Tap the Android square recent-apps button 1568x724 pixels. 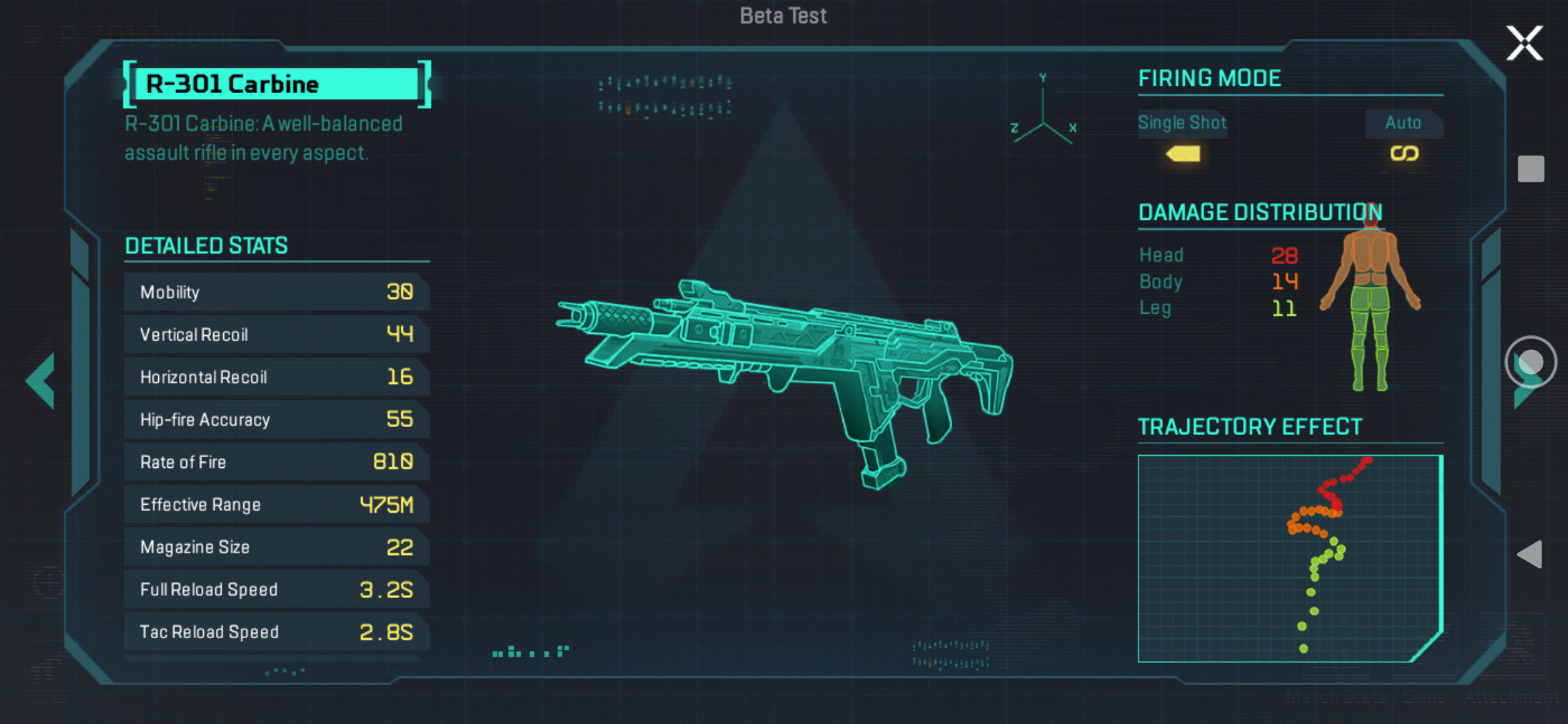click(x=1530, y=169)
